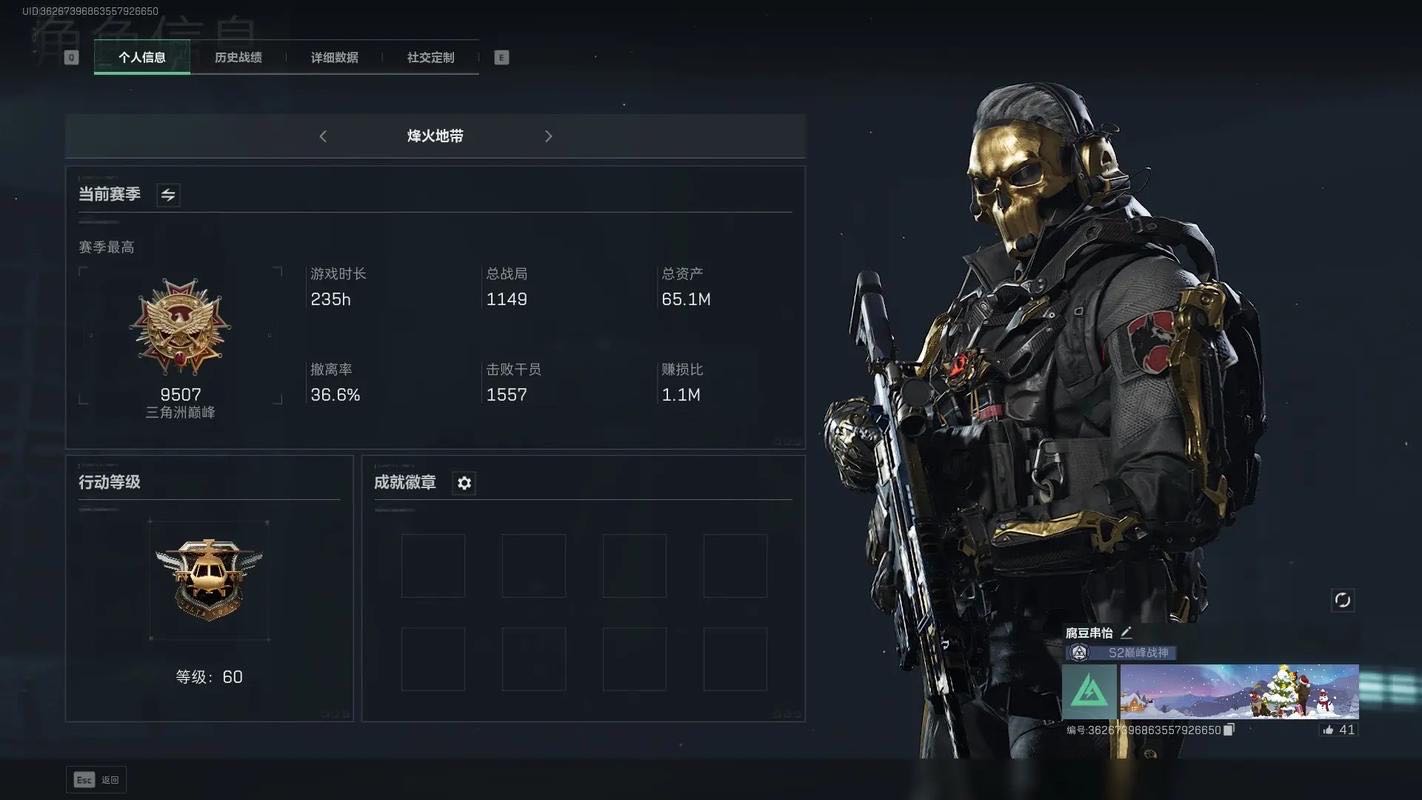This screenshot has width=1422, height=800.
Task: Select the 社交定制 tab
Action: click(430, 57)
